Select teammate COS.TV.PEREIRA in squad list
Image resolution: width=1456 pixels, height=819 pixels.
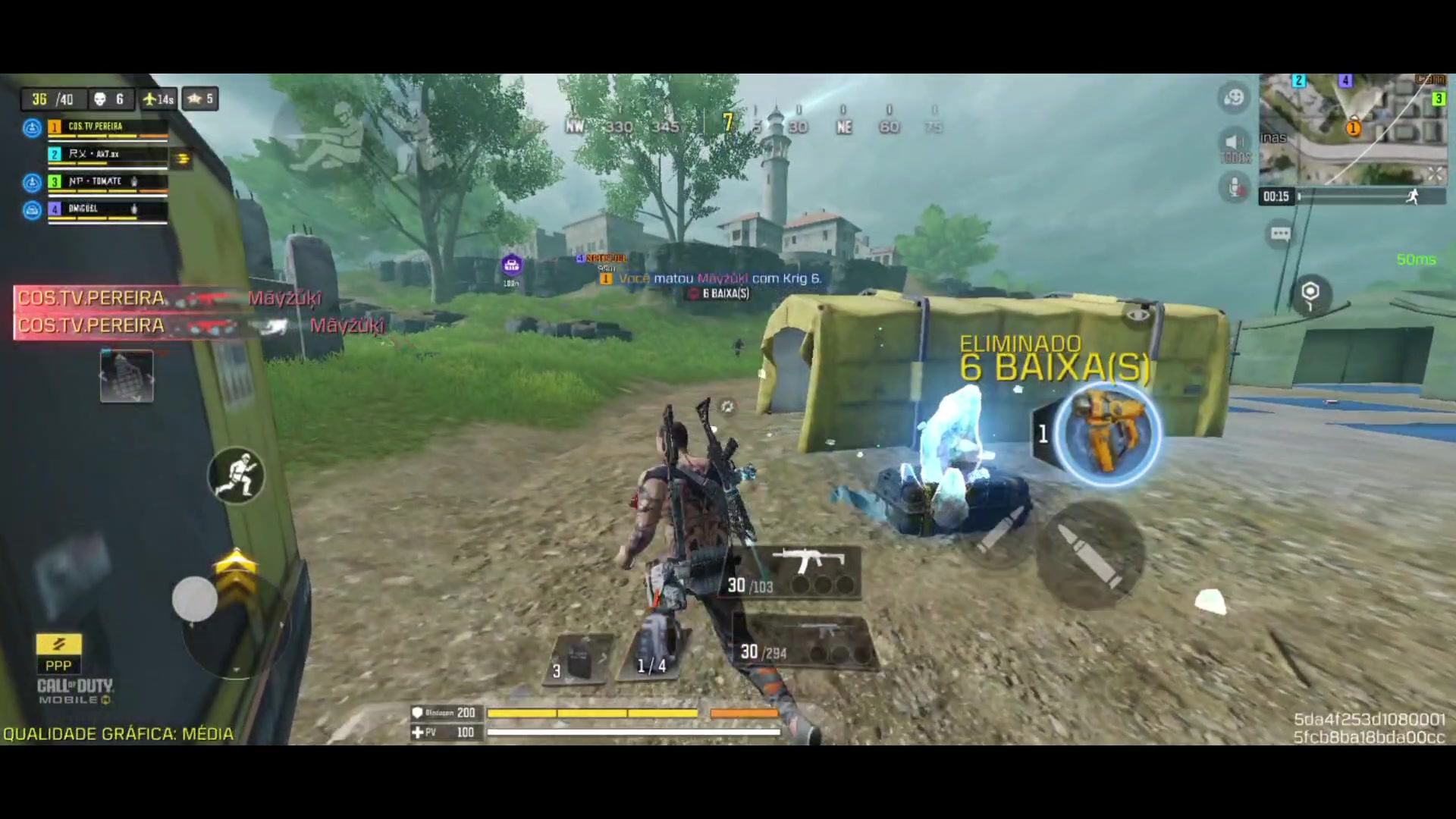(106, 127)
